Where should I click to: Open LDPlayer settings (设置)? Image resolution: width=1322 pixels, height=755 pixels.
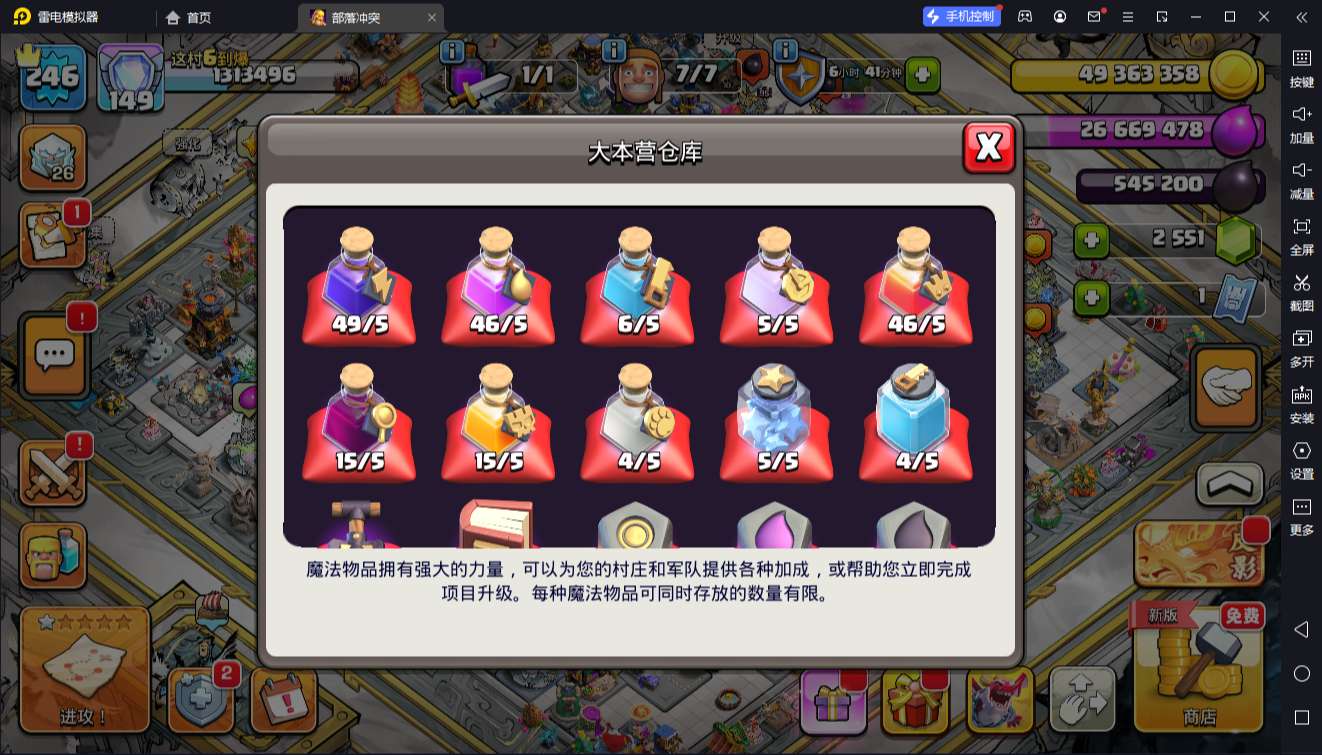coord(1302,458)
